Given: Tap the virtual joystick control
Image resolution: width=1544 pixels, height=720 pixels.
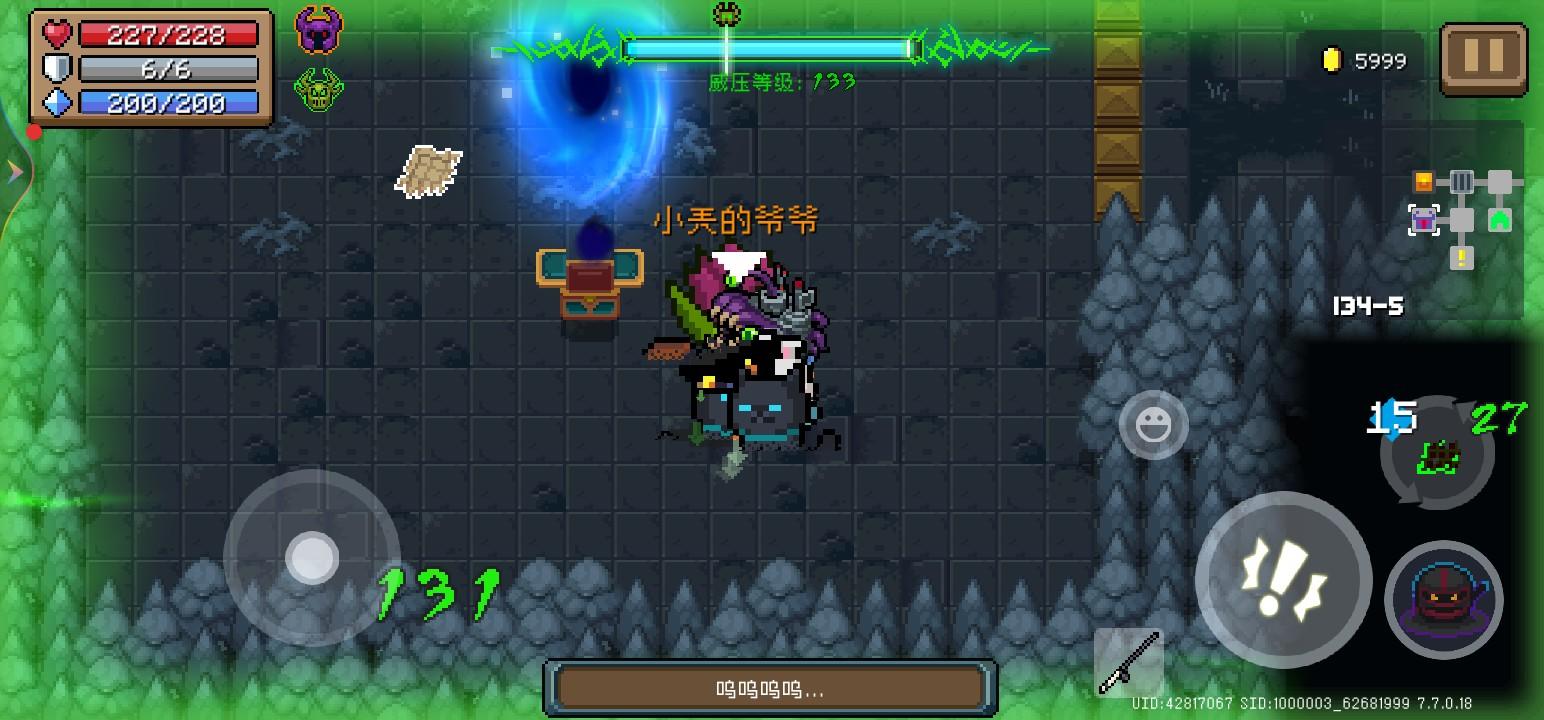Looking at the screenshot, I should click(x=313, y=557).
